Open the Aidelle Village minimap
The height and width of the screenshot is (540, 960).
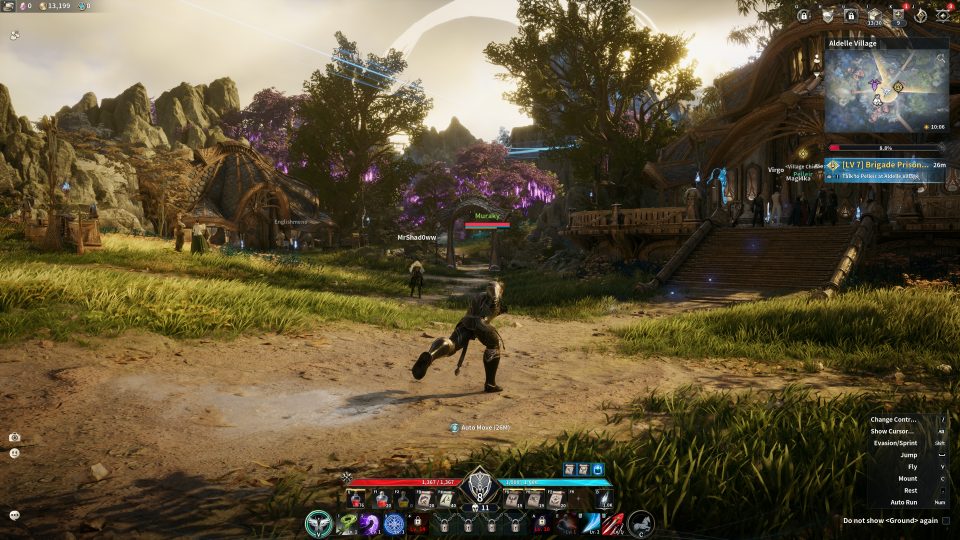[x=886, y=92]
